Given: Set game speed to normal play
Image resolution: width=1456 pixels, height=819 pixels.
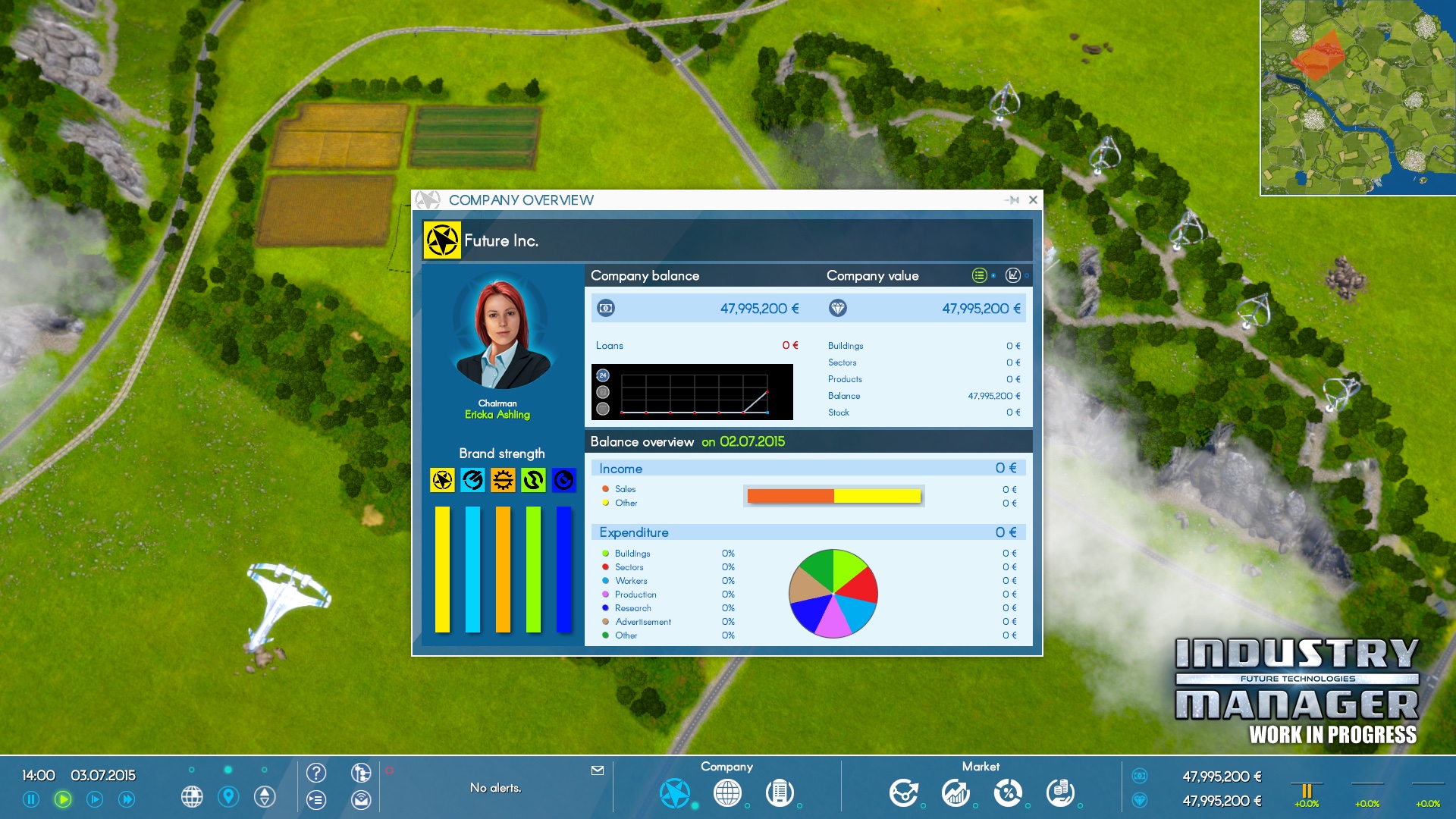Looking at the screenshot, I should (x=63, y=799).
